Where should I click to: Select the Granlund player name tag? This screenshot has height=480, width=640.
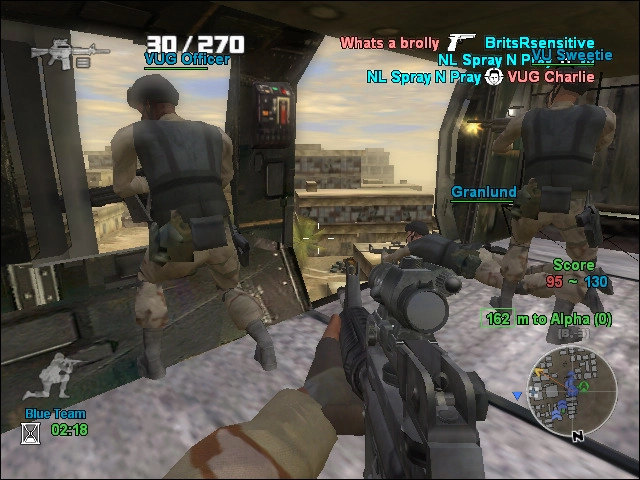[x=484, y=192]
